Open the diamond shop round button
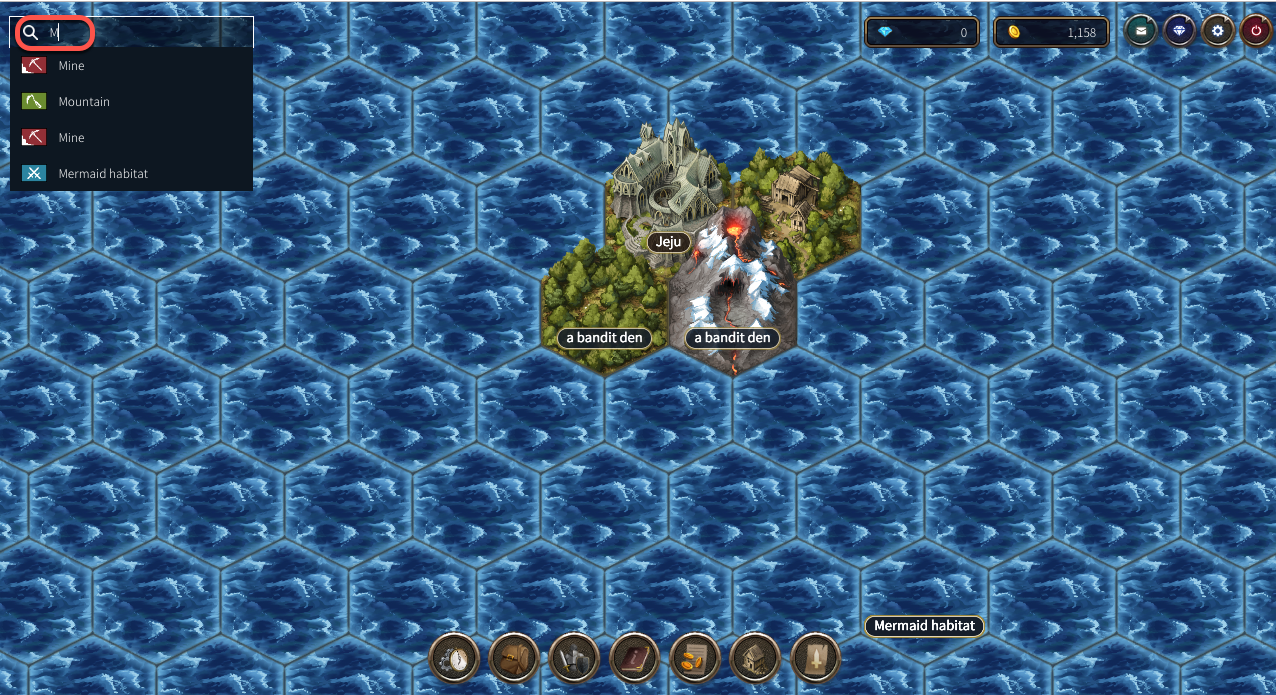Viewport: 1276px width, 695px height. pos(1180,32)
